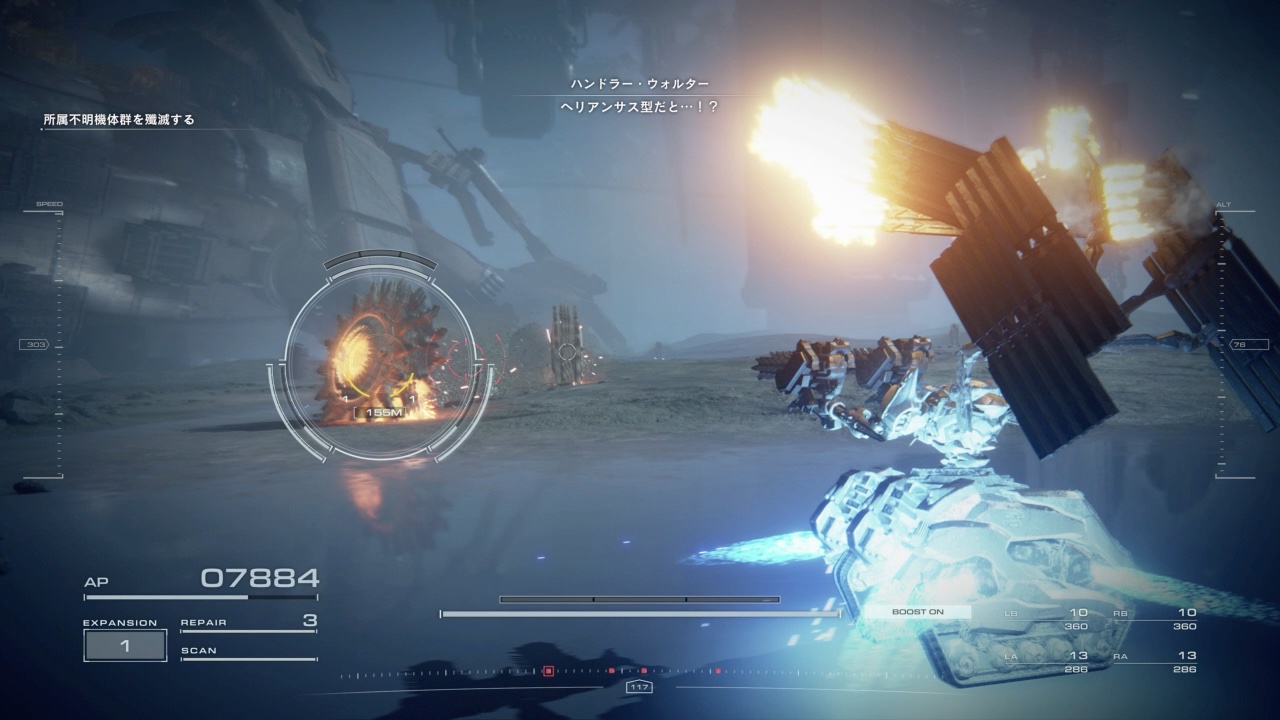The height and width of the screenshot is (720, 1280).
Task: Select the mission objective tracker text
Action: [119, 120]
